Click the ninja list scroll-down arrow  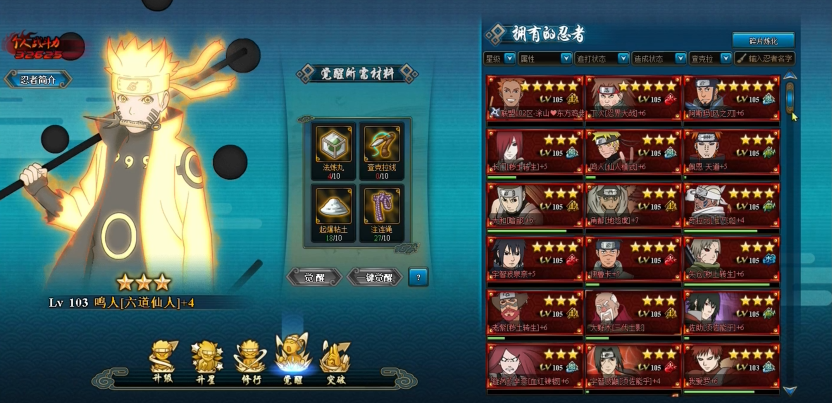coord(790,390)
